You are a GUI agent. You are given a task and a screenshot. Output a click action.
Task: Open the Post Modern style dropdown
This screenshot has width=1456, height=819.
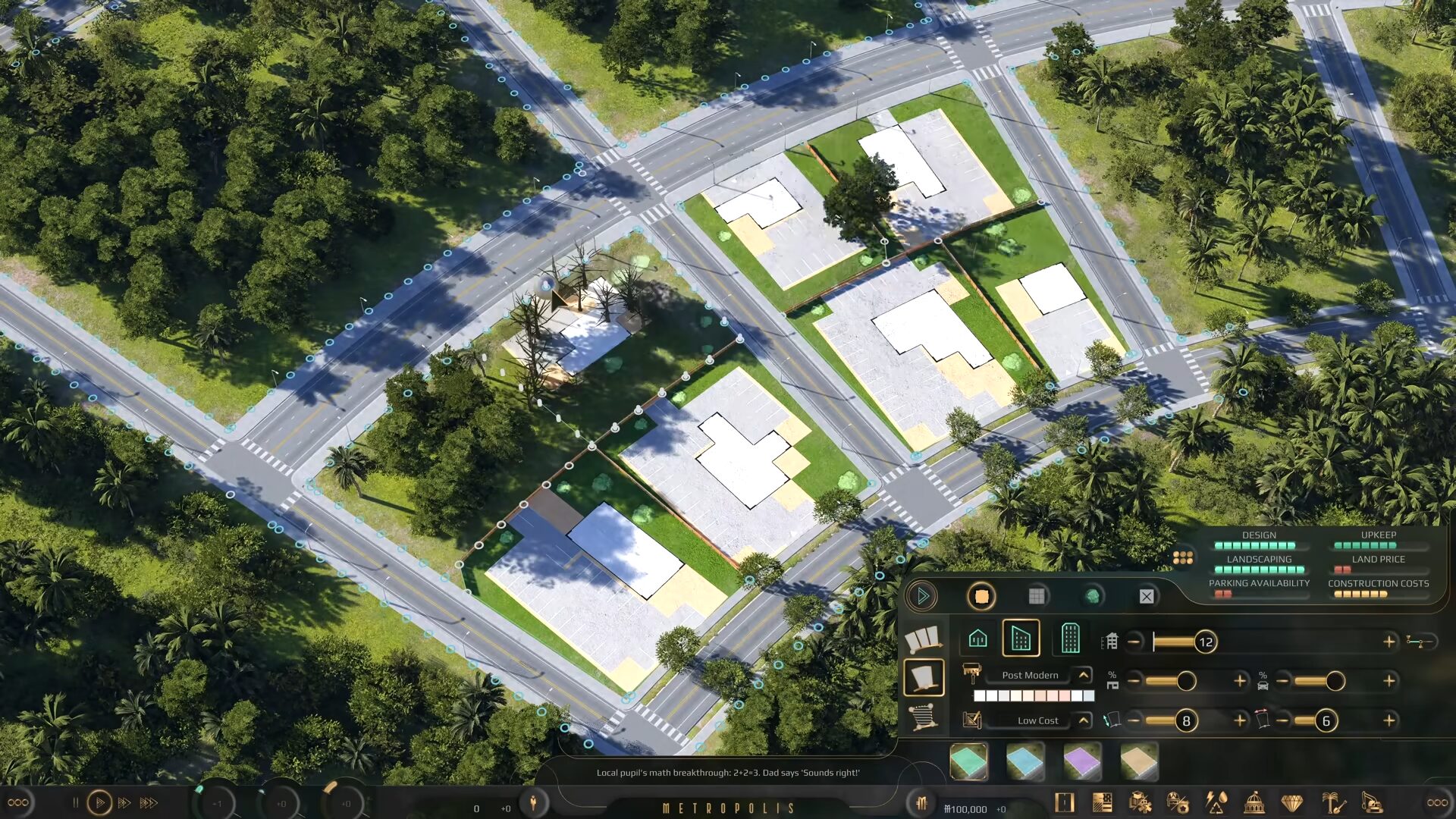[1084, 675]
